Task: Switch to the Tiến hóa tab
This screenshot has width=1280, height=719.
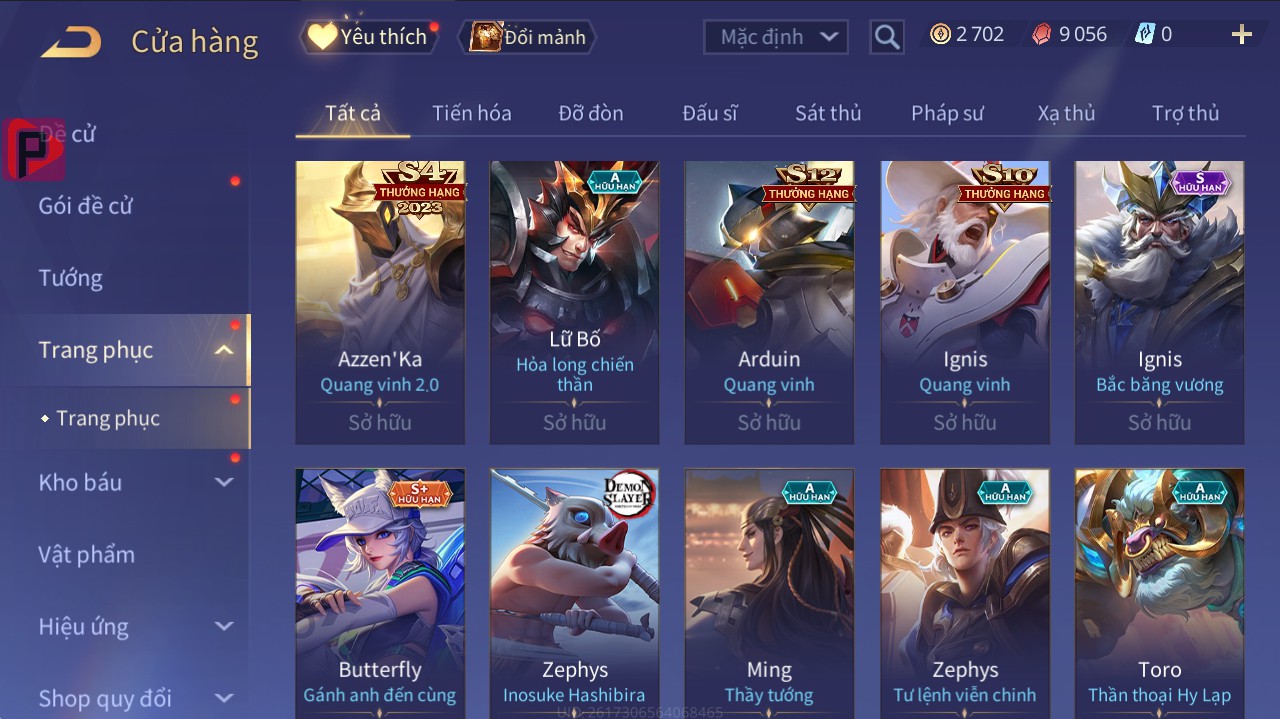Action: pyautogui.click(x=471, y=113)
